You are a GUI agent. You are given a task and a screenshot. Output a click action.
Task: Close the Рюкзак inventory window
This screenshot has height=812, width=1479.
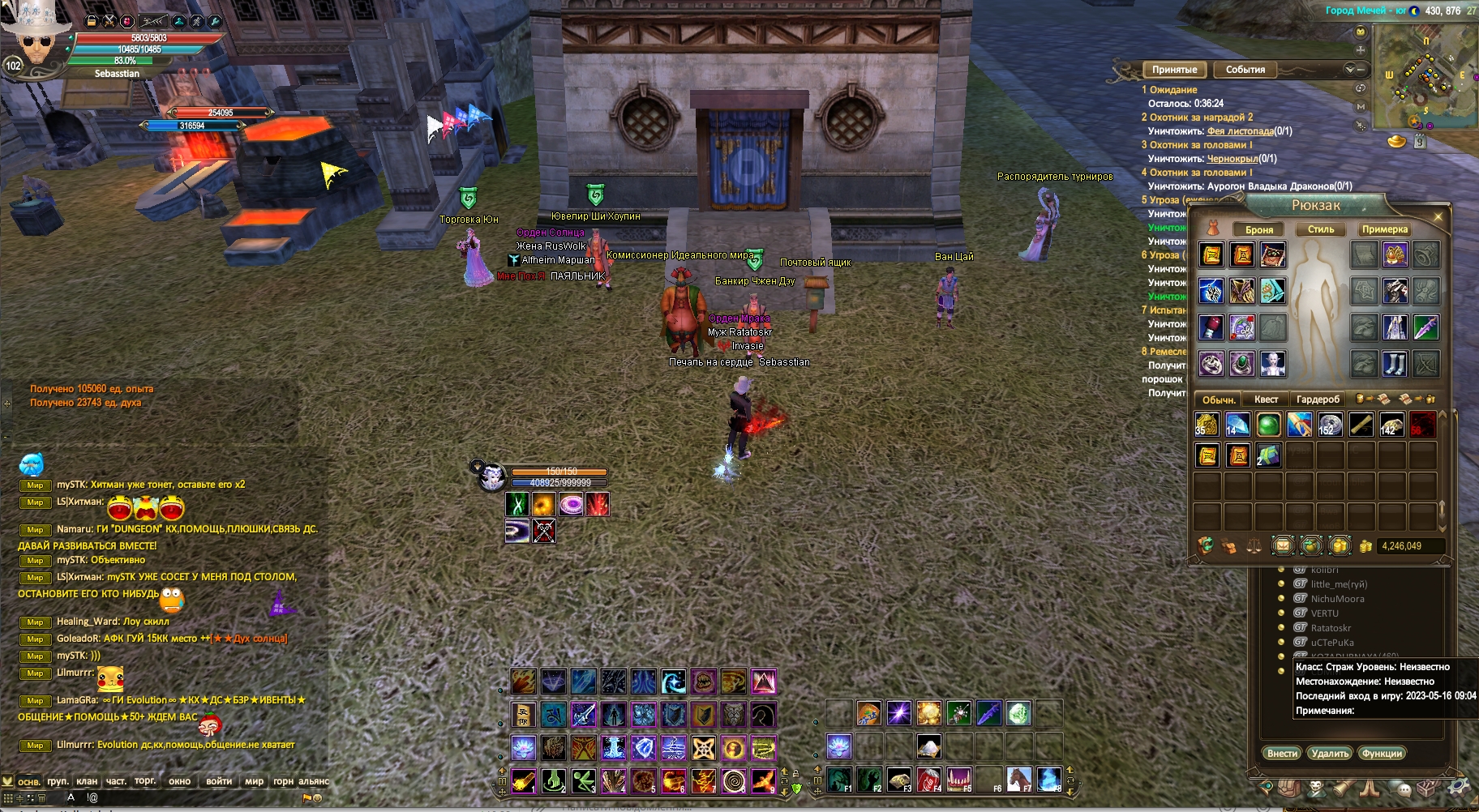pos(1438,217)
